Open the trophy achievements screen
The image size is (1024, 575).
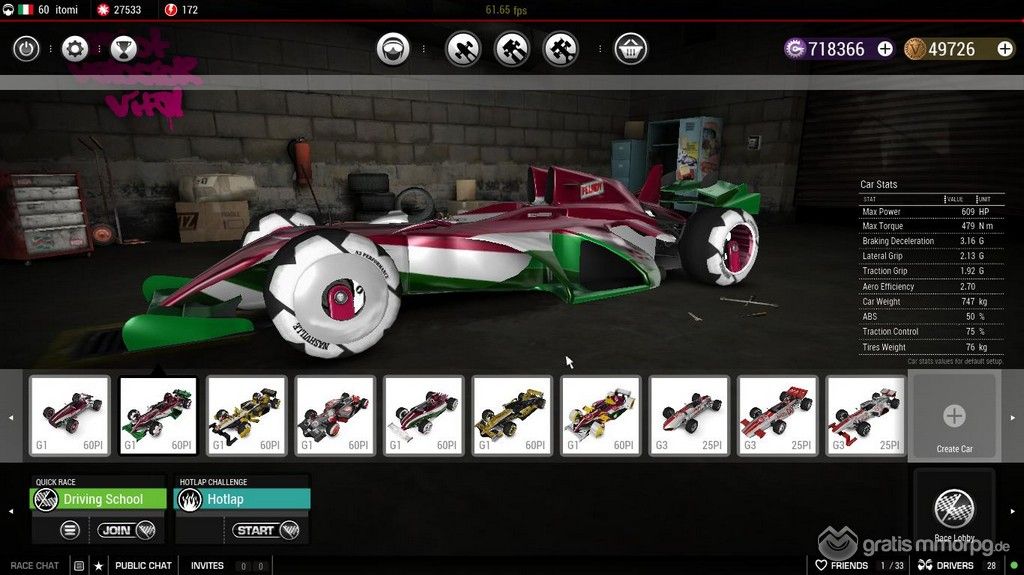[123, 48]
